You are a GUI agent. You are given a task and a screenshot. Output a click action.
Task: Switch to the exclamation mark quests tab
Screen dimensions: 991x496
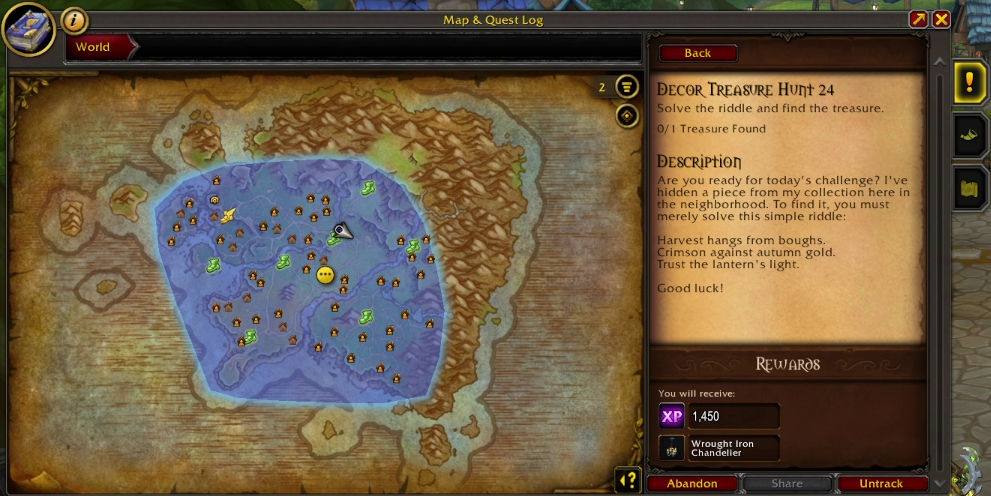(x=970, y=82)
